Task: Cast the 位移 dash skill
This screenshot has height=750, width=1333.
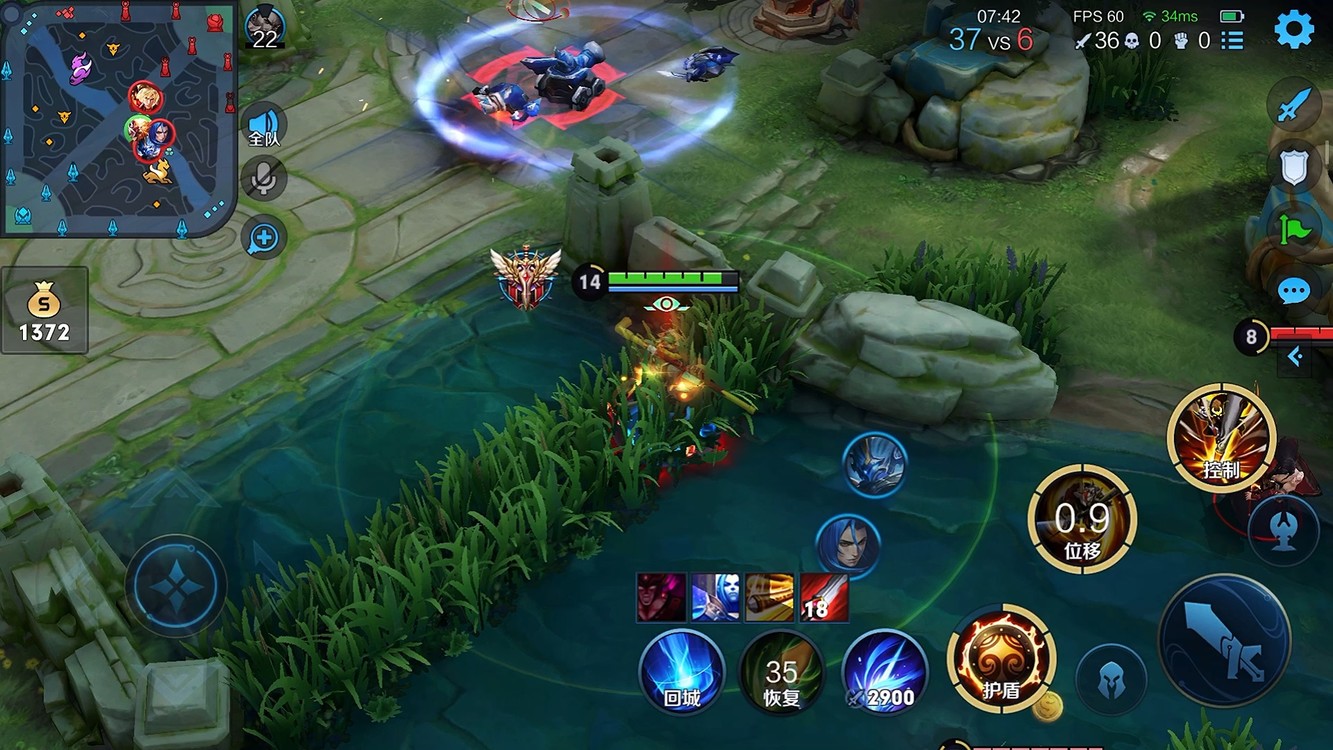Action: (1082, 518)
